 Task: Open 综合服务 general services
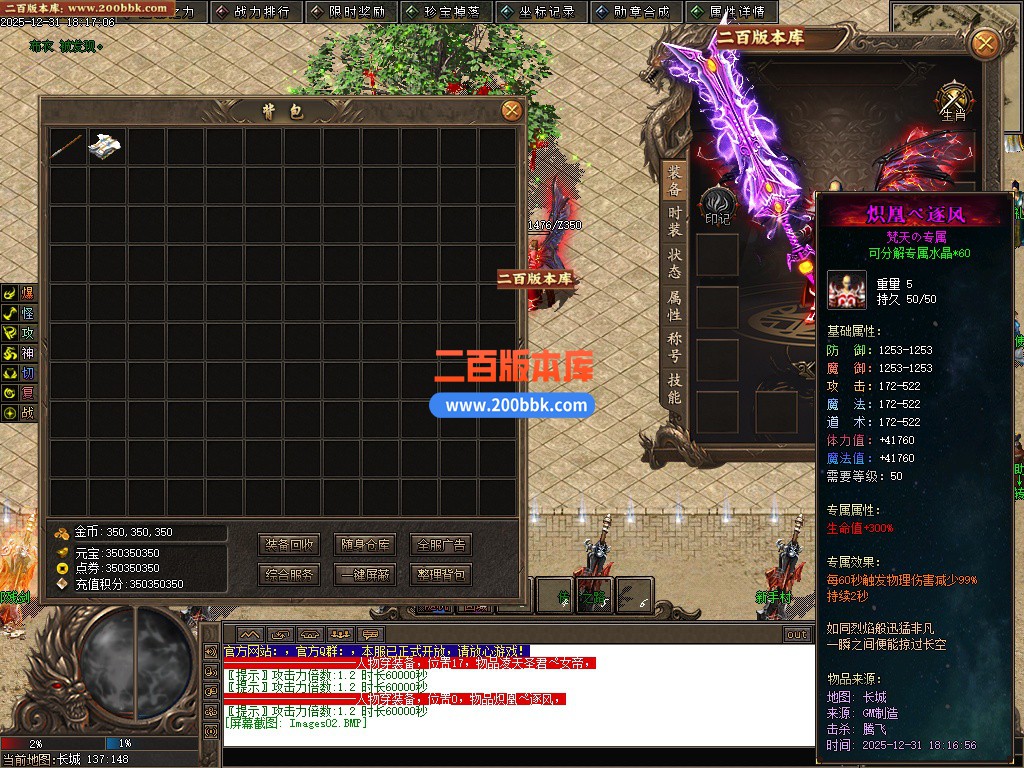tap(290, 575)
